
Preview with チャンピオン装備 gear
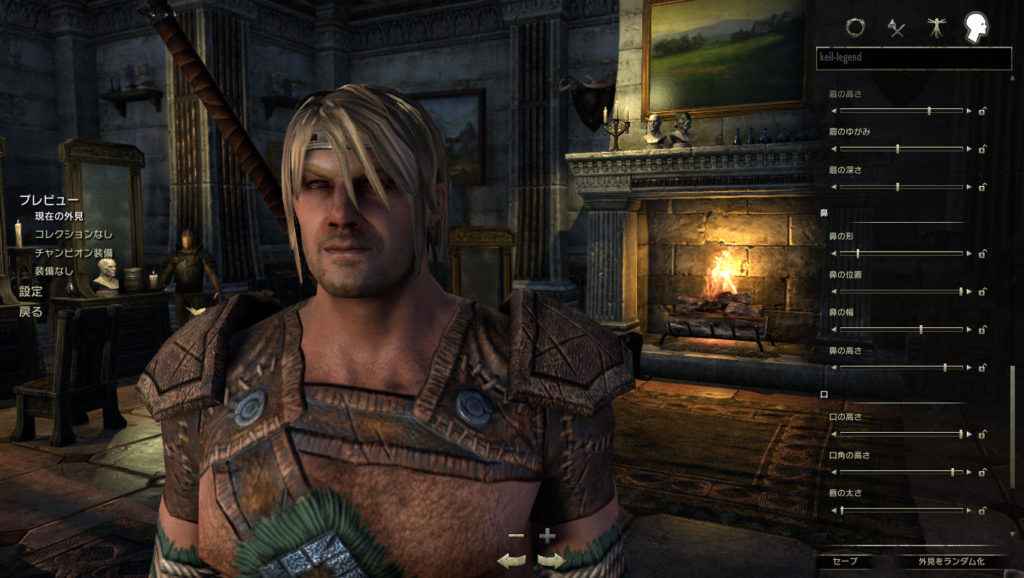74,253
